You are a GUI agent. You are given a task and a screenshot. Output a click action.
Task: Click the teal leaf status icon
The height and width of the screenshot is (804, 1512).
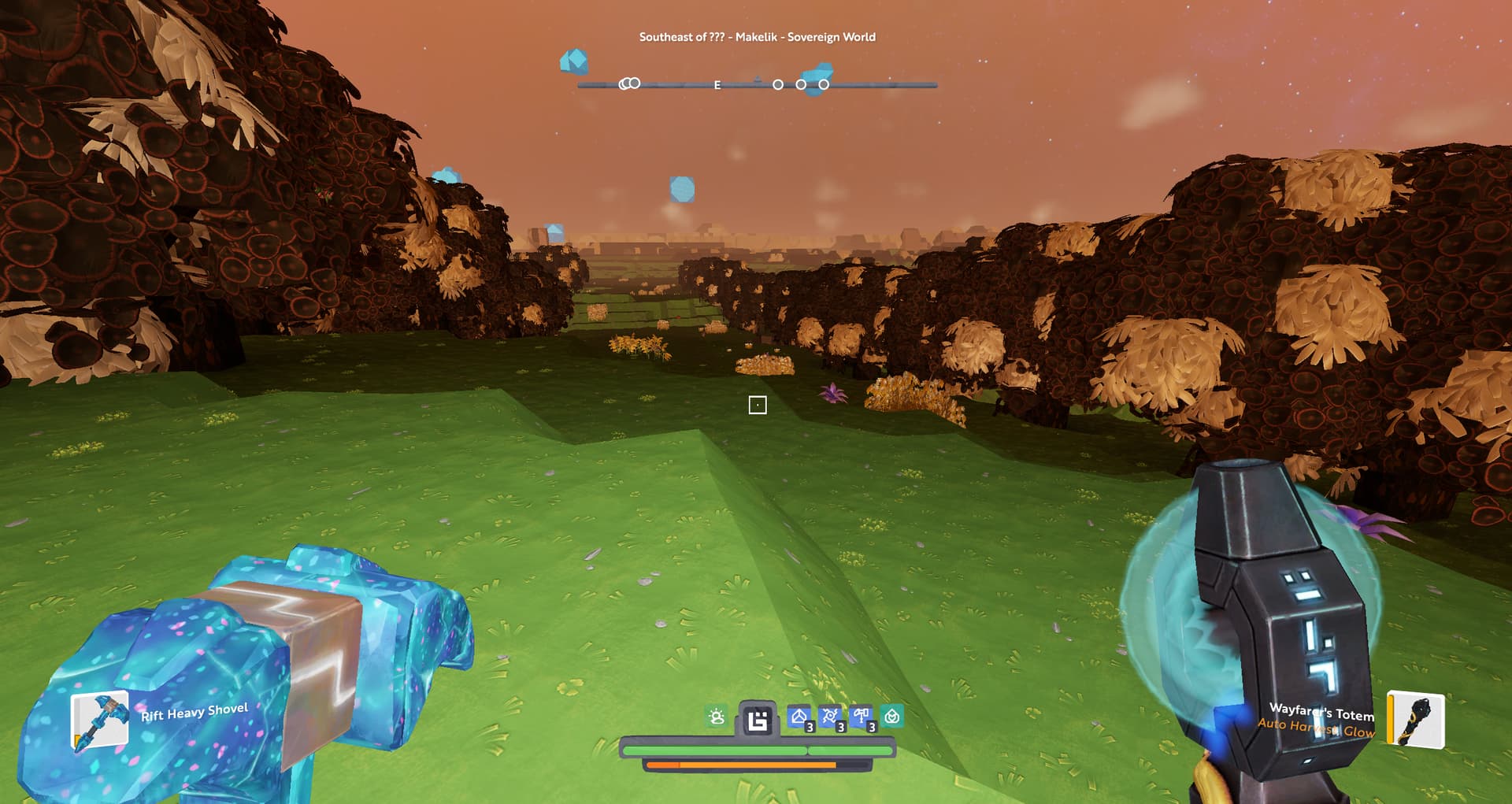(891, 717)
